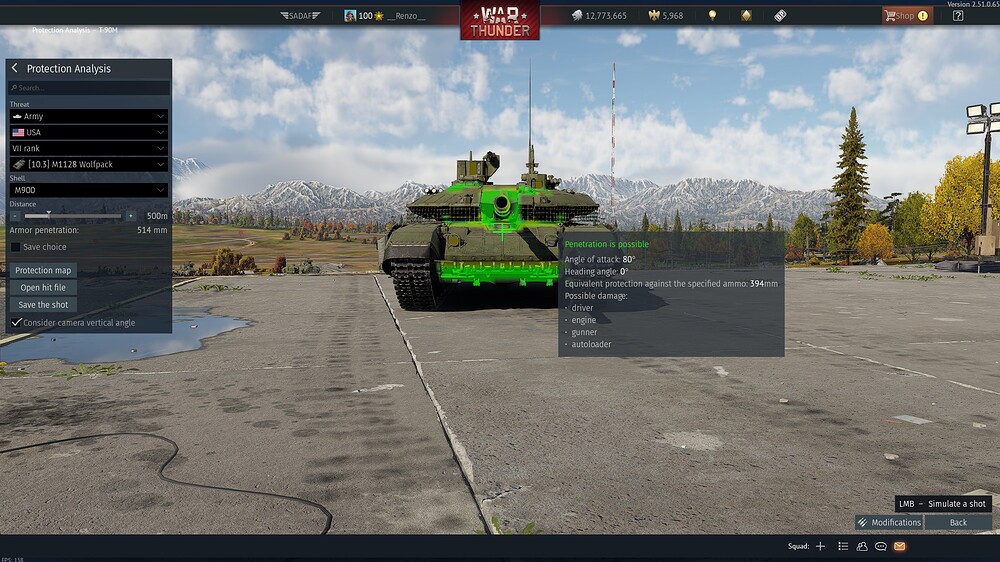Image resolution: width=1000 pixels, height=562 pixels.
Task: Click the Open hit file button
Action: [x=43, y=287]
